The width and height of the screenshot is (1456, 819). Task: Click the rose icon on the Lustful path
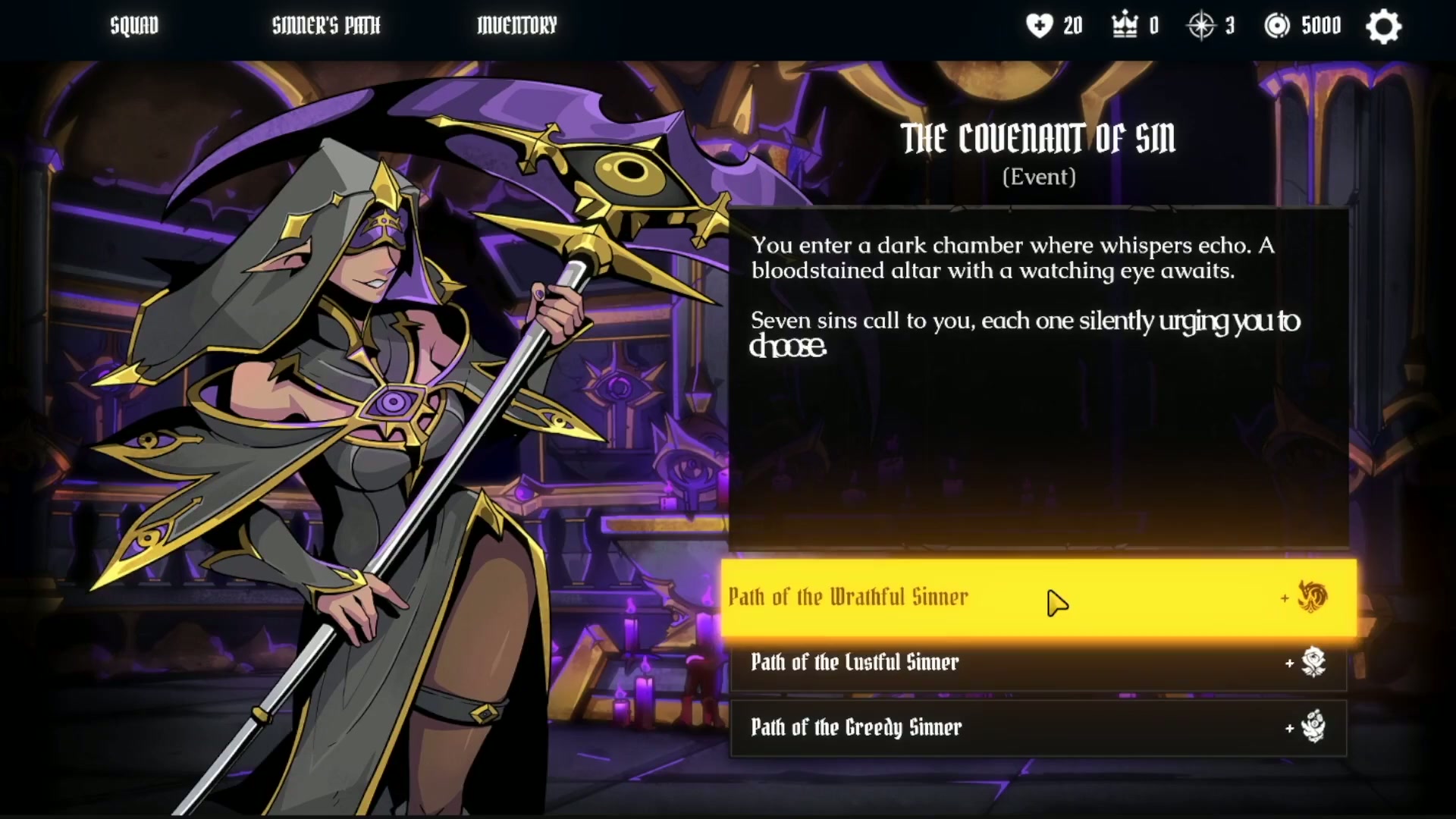pyautogui.click(x=1314, y=662)
